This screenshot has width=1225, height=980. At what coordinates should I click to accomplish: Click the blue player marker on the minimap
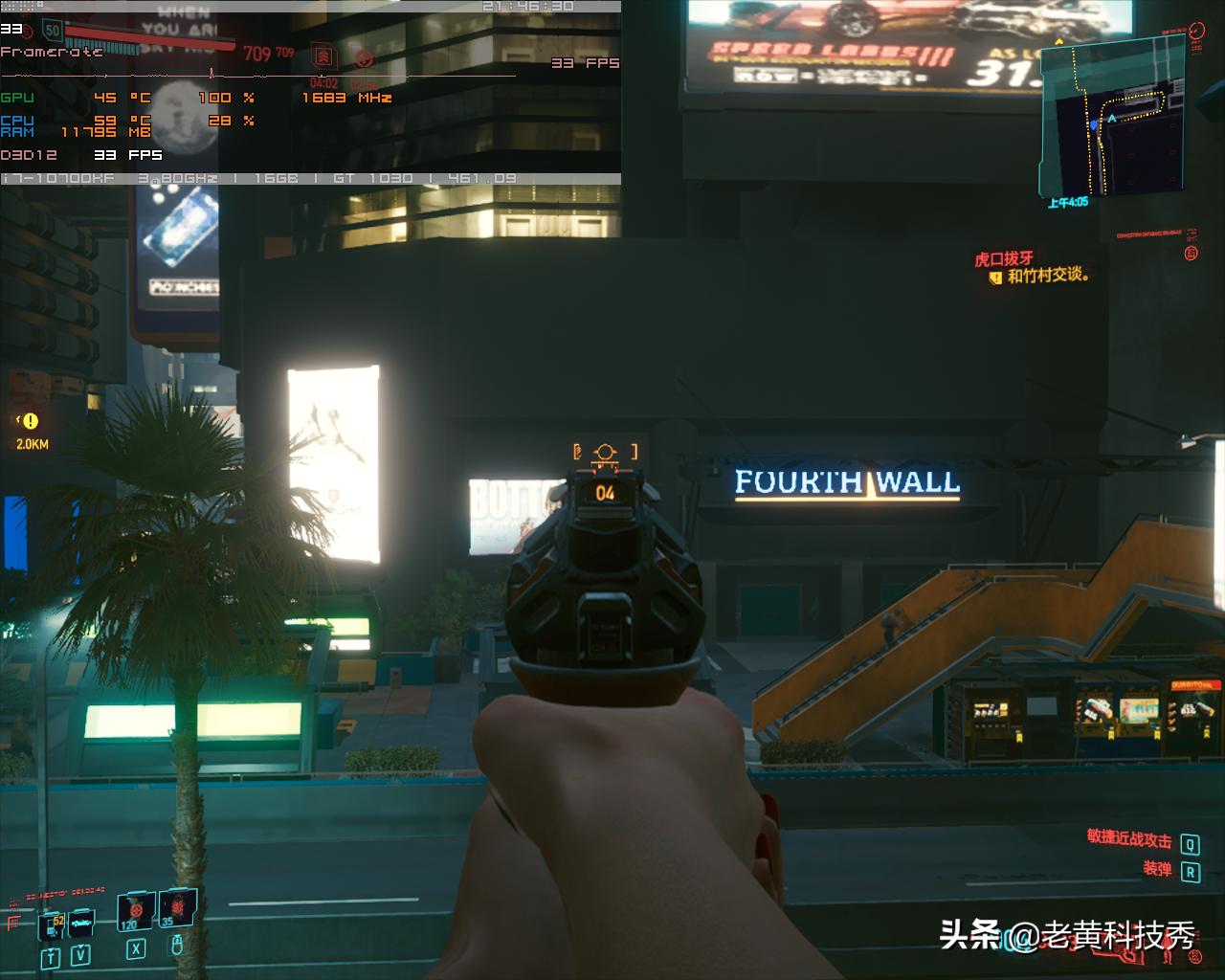coord(1093,124)
